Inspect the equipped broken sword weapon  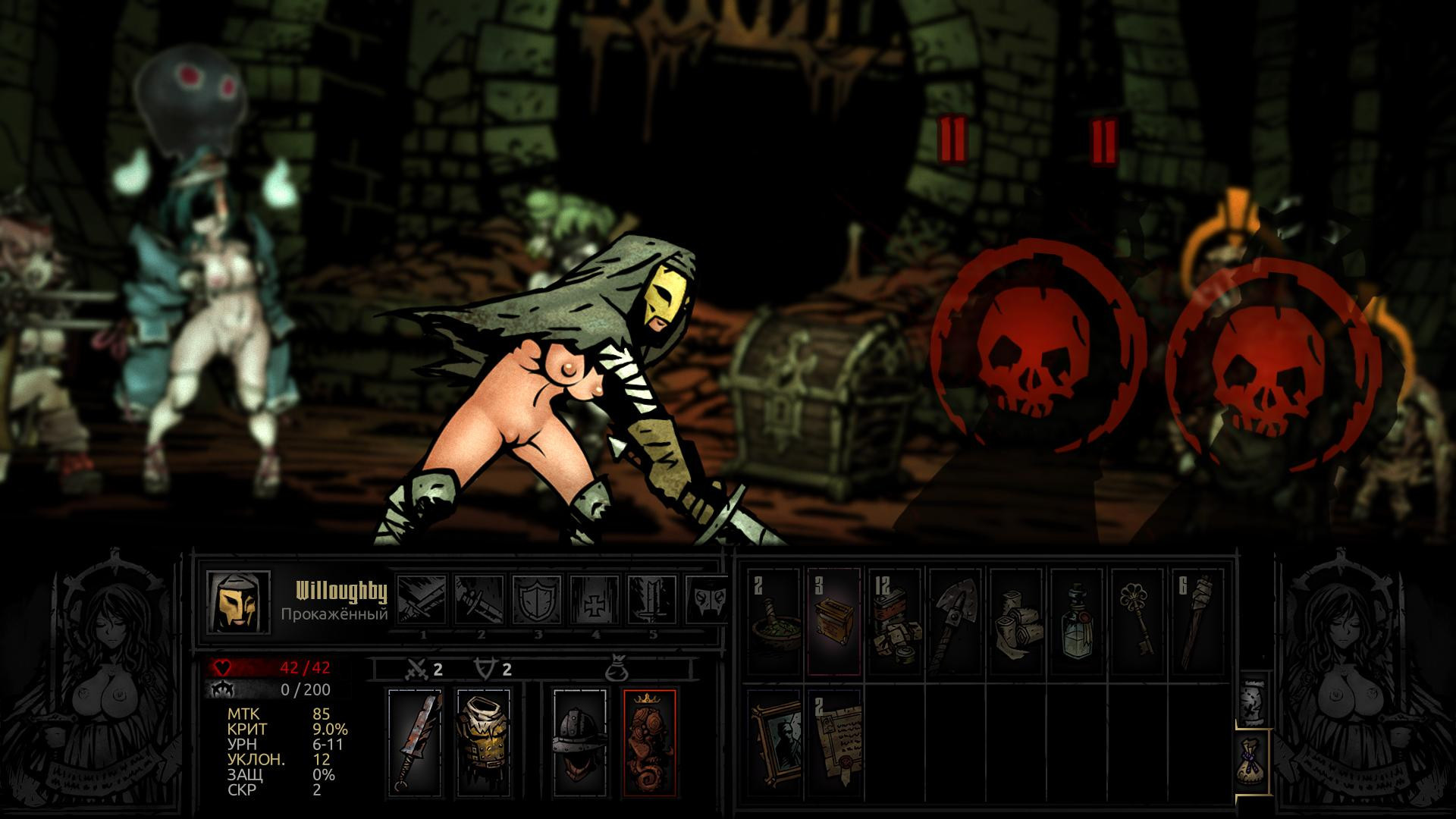tap(414, 742)
